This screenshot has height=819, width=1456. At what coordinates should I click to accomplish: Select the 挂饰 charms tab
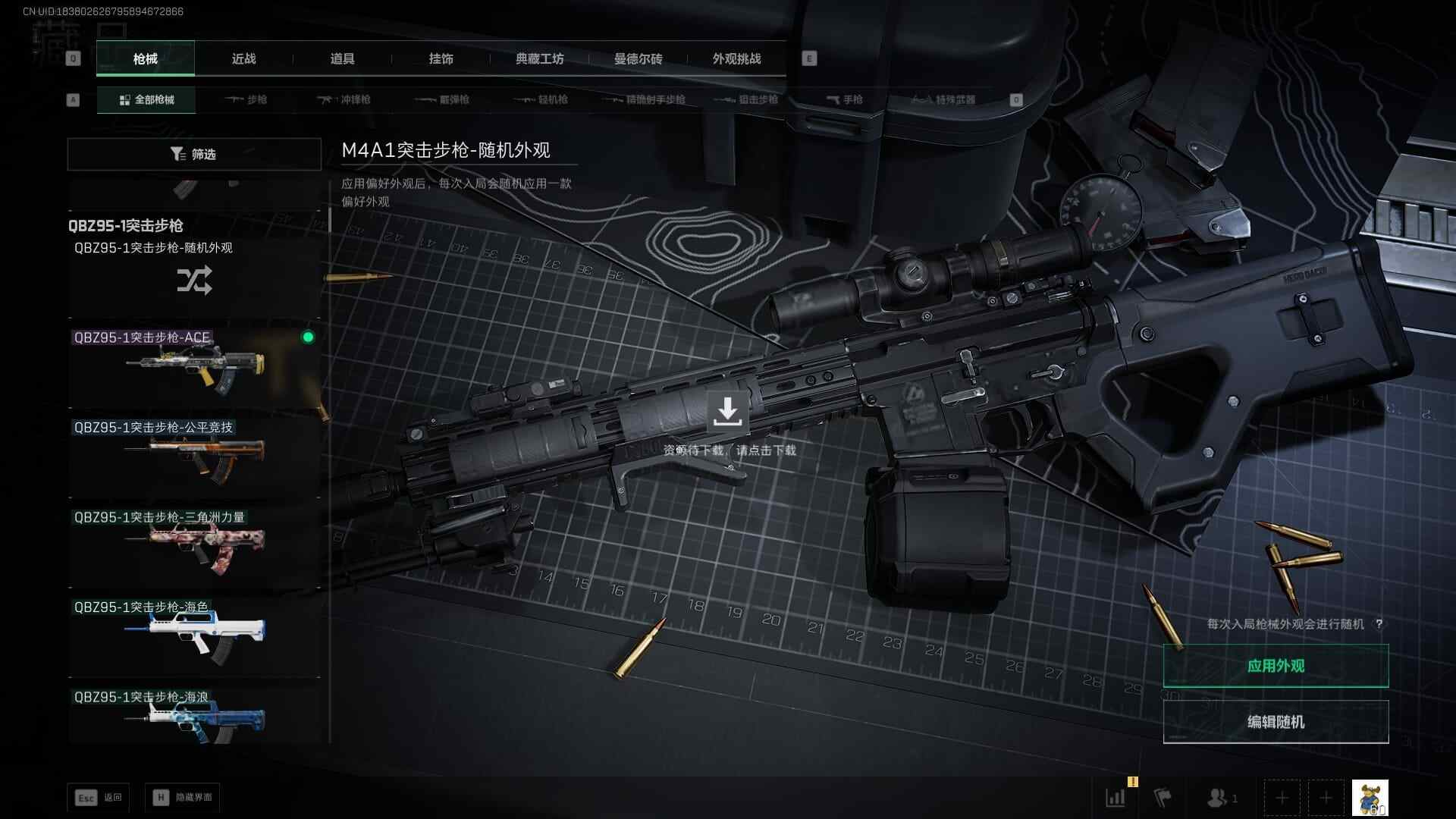point(441,59)
